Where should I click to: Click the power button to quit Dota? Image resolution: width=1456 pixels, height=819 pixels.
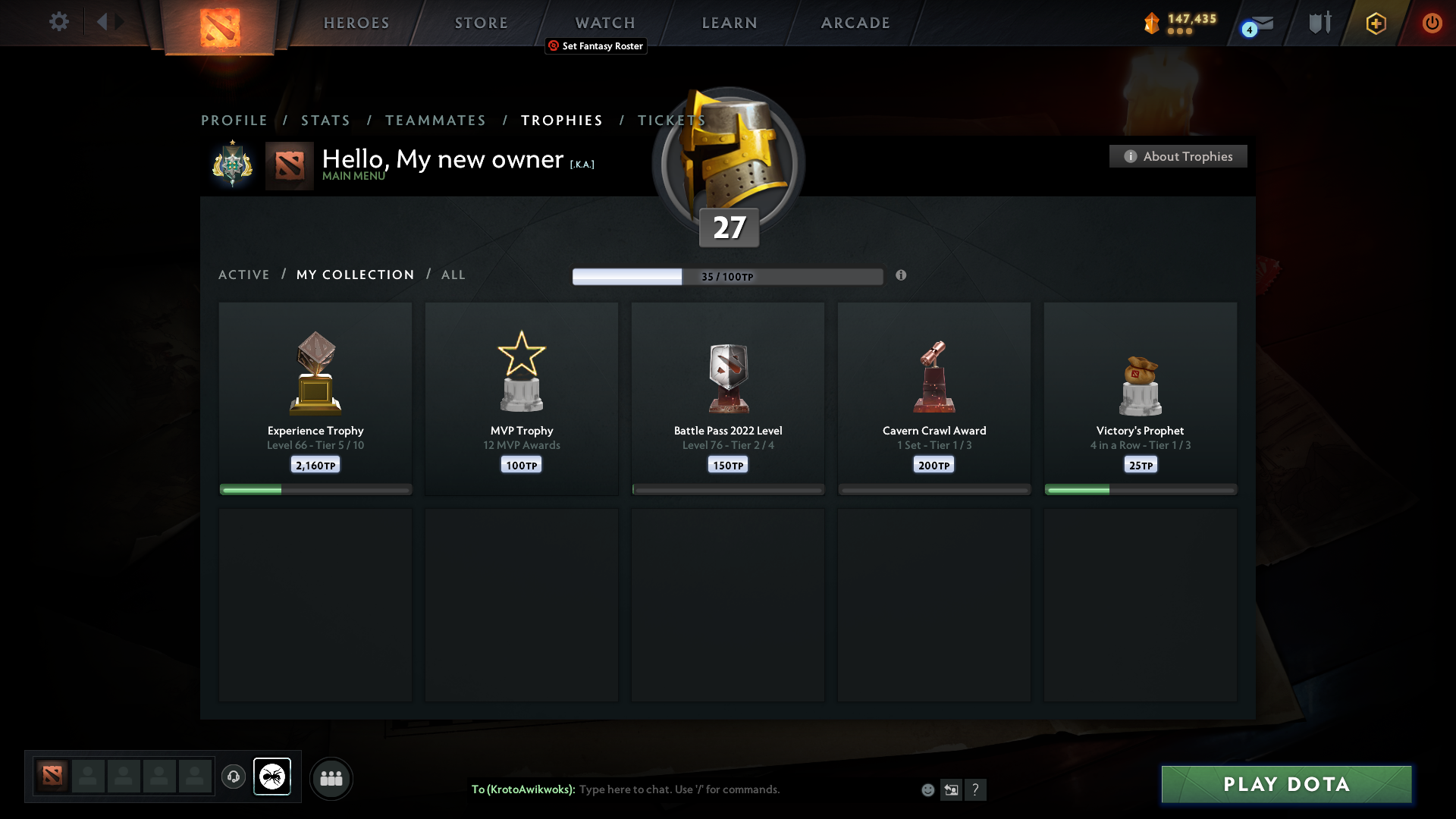pyautogui.click(x=1432, y=24)
